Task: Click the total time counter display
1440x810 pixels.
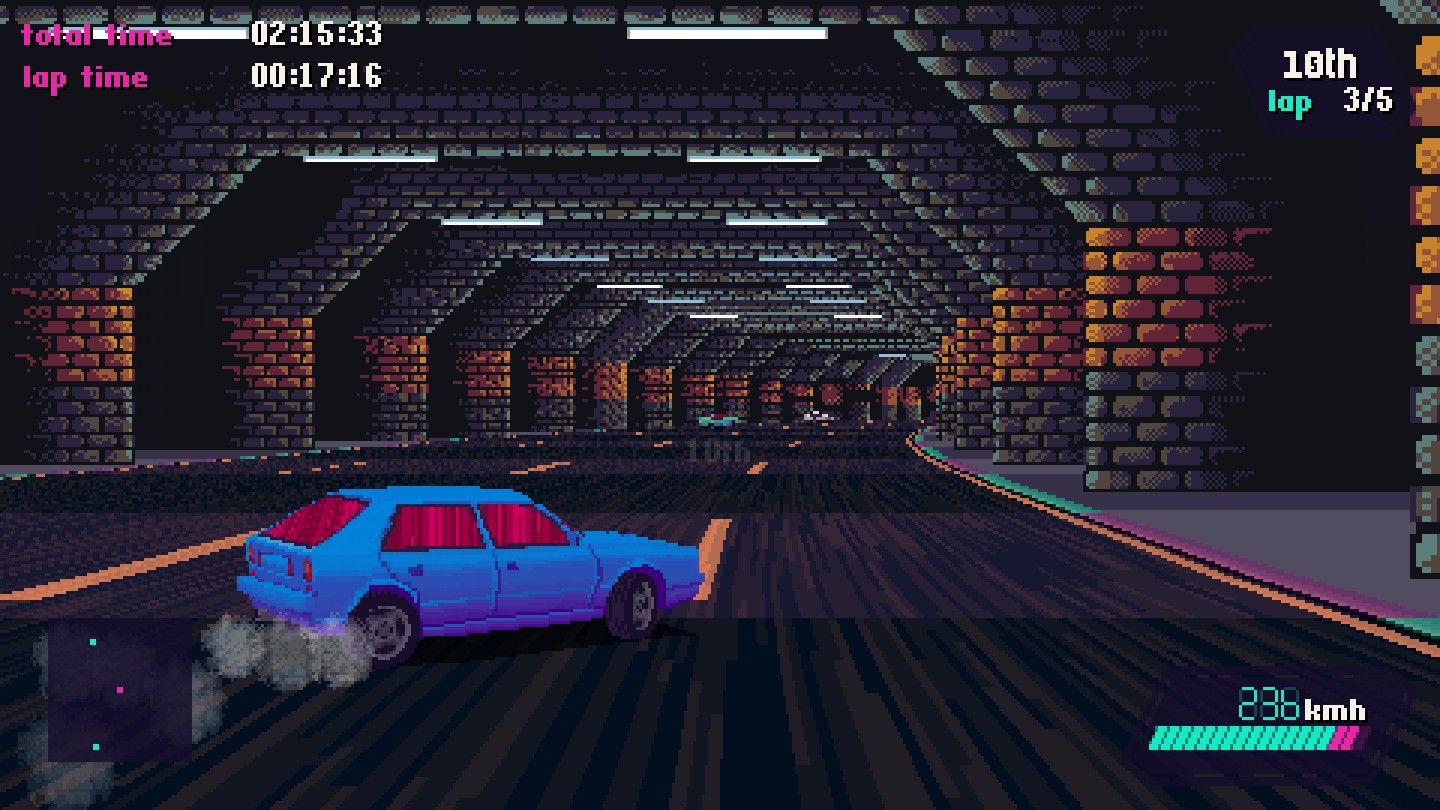Action: pos(318,34)
